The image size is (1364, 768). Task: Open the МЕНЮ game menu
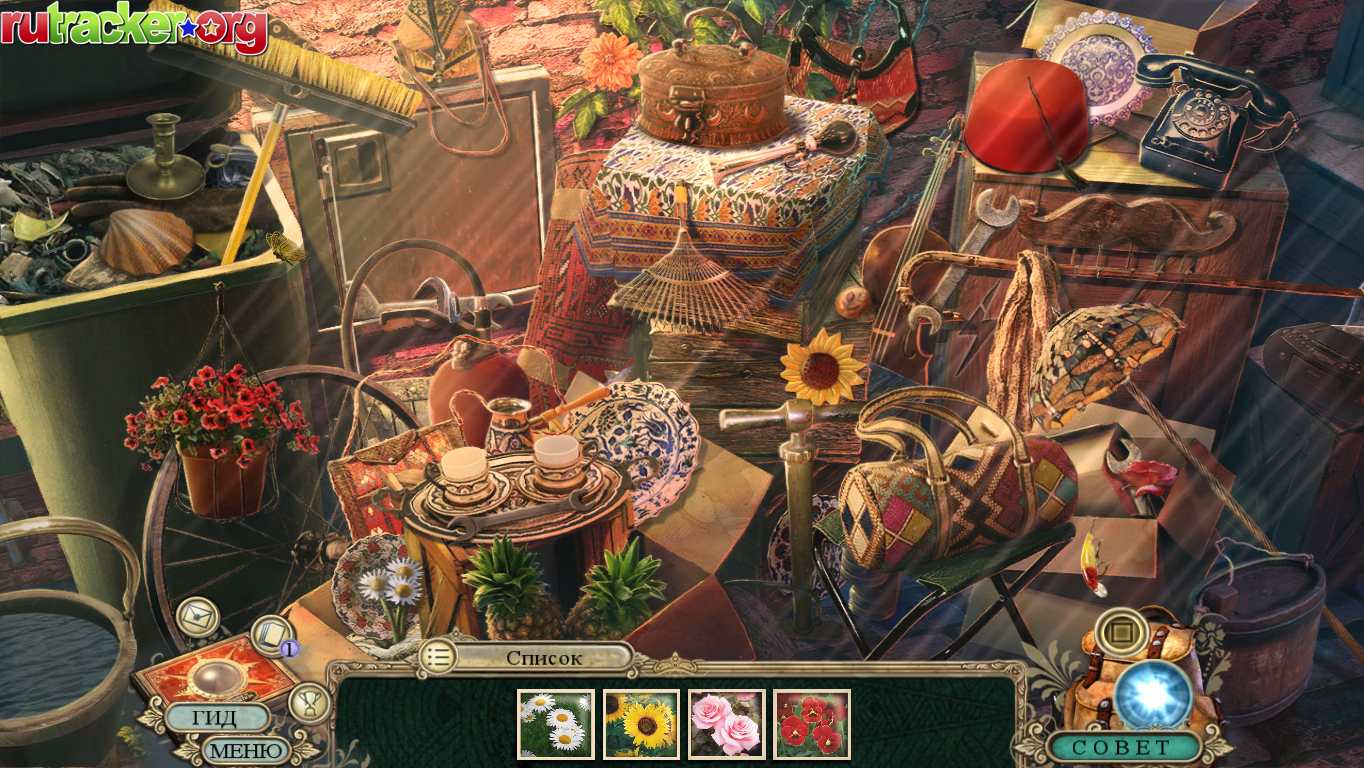click(243, 749)
